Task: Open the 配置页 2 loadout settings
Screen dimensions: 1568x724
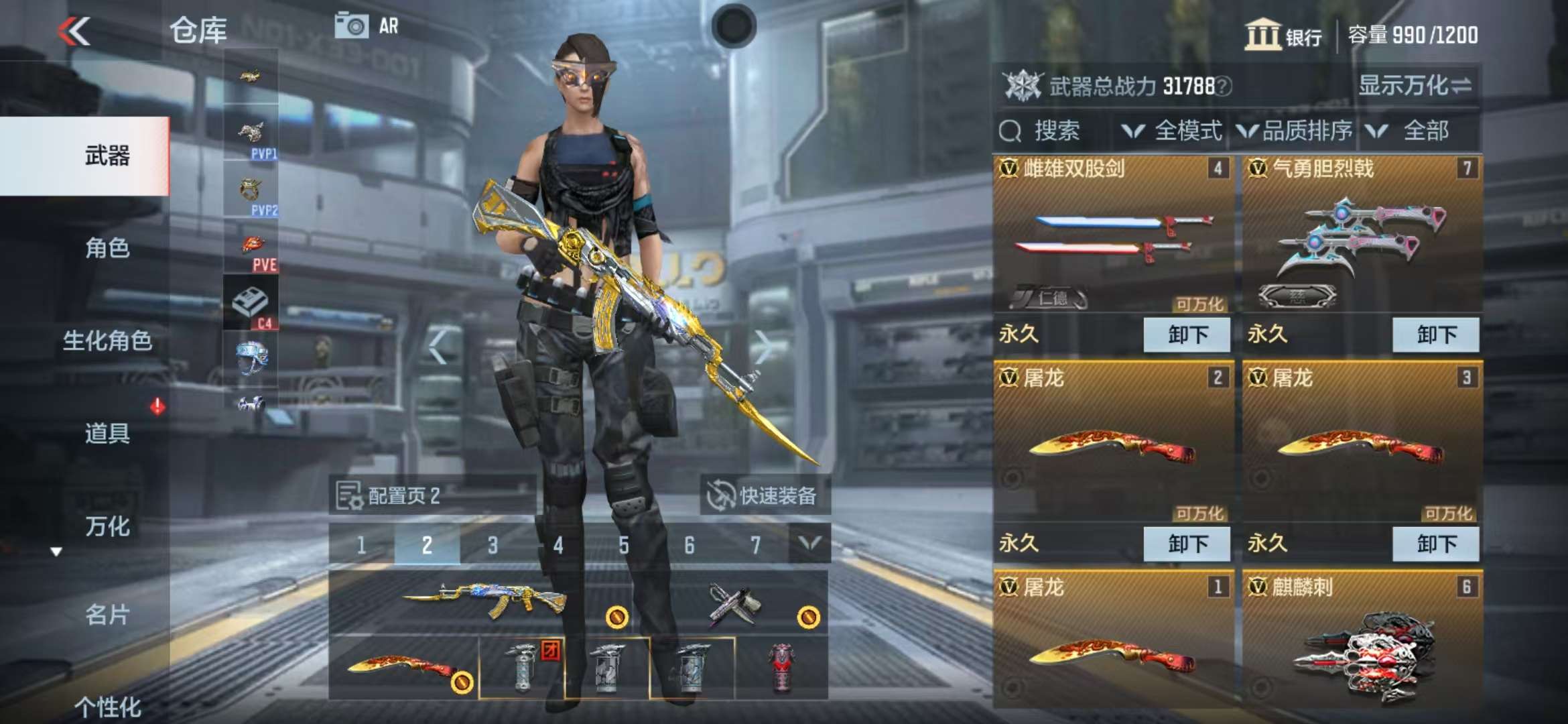Action: click(389, 496)
